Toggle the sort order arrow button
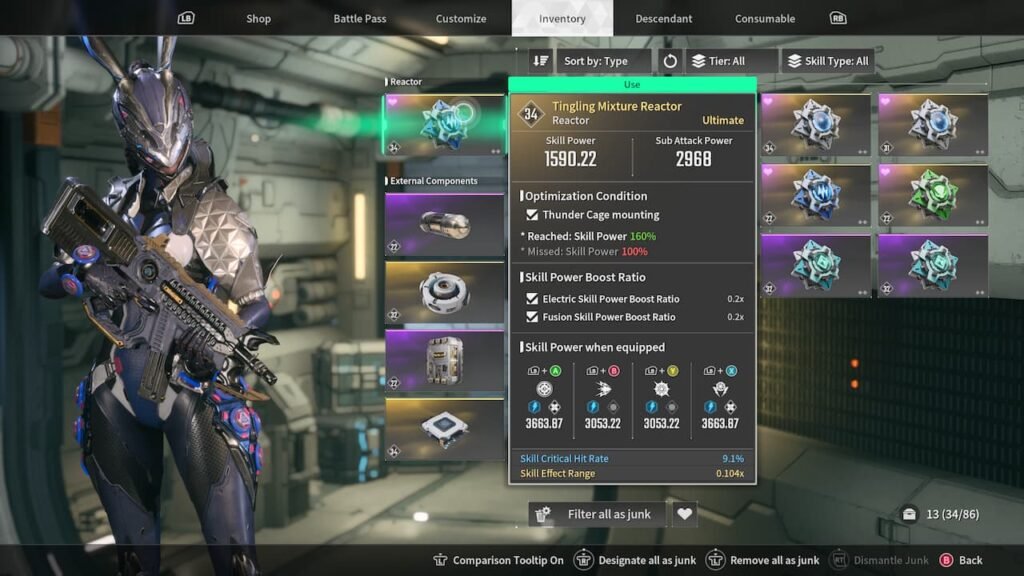The height and width of the screenshot is (576, 1024). point(541,61)
